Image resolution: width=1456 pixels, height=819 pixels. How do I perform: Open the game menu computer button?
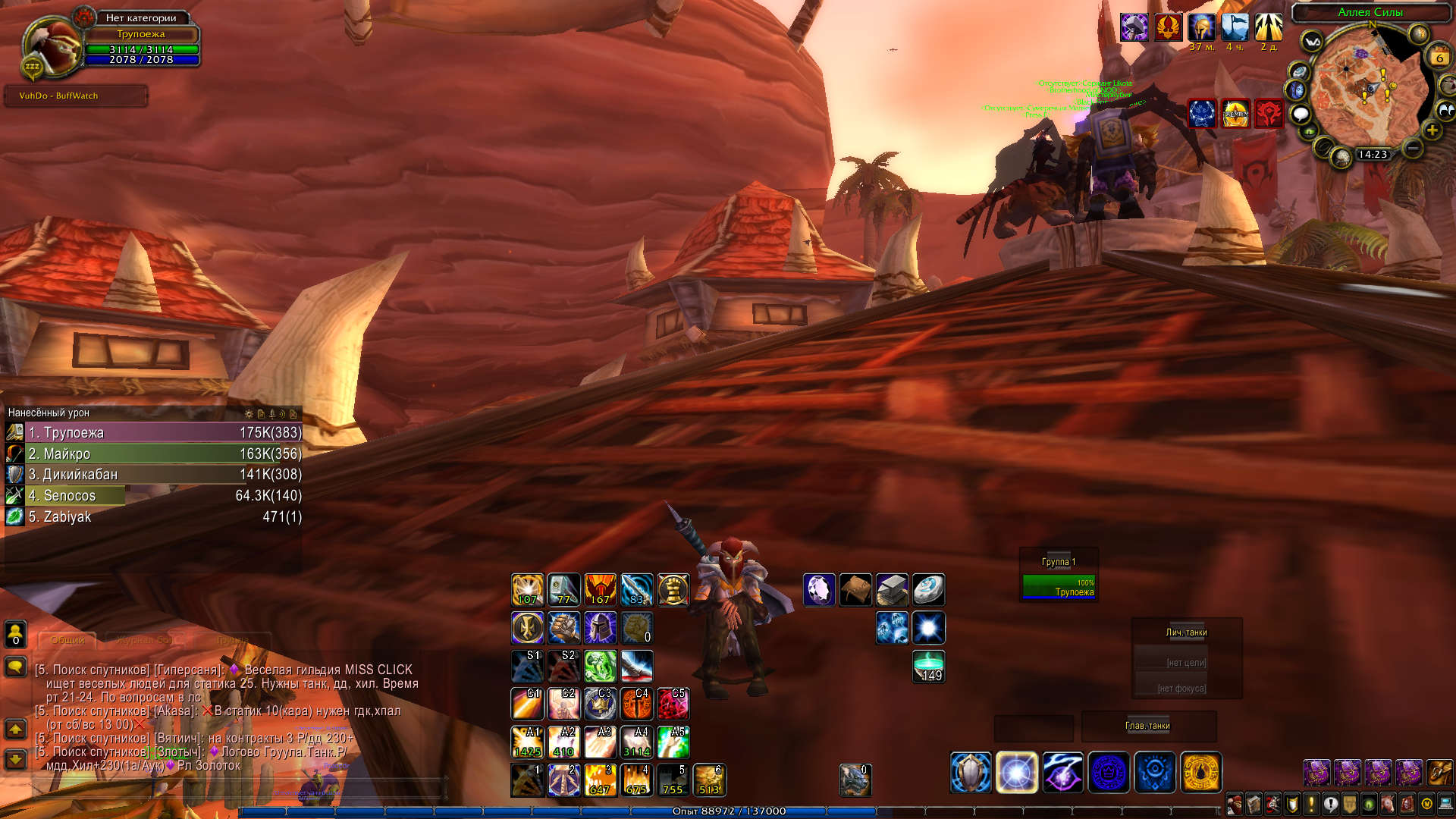1445,804
